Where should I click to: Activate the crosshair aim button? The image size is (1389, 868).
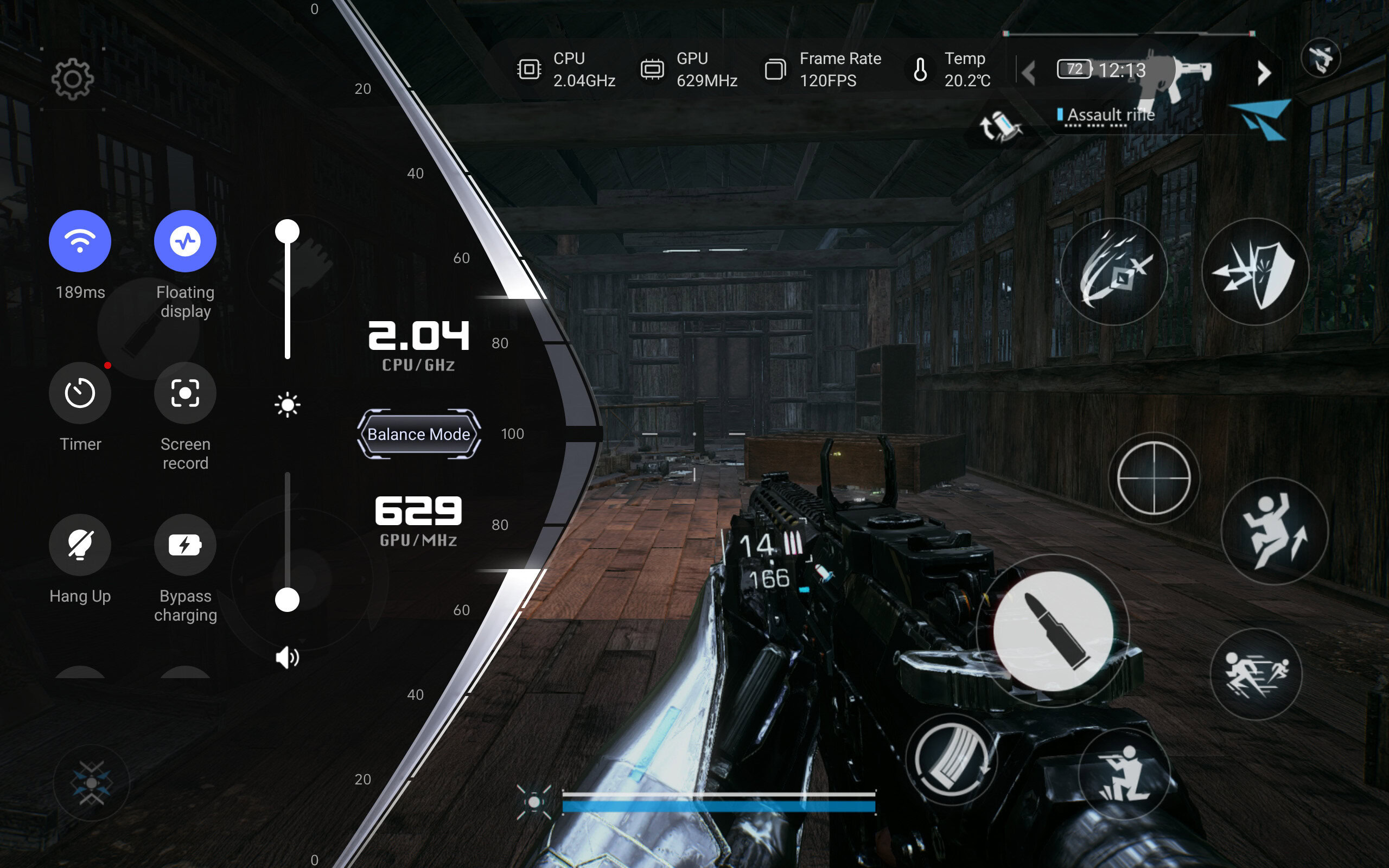[1153, 477]
